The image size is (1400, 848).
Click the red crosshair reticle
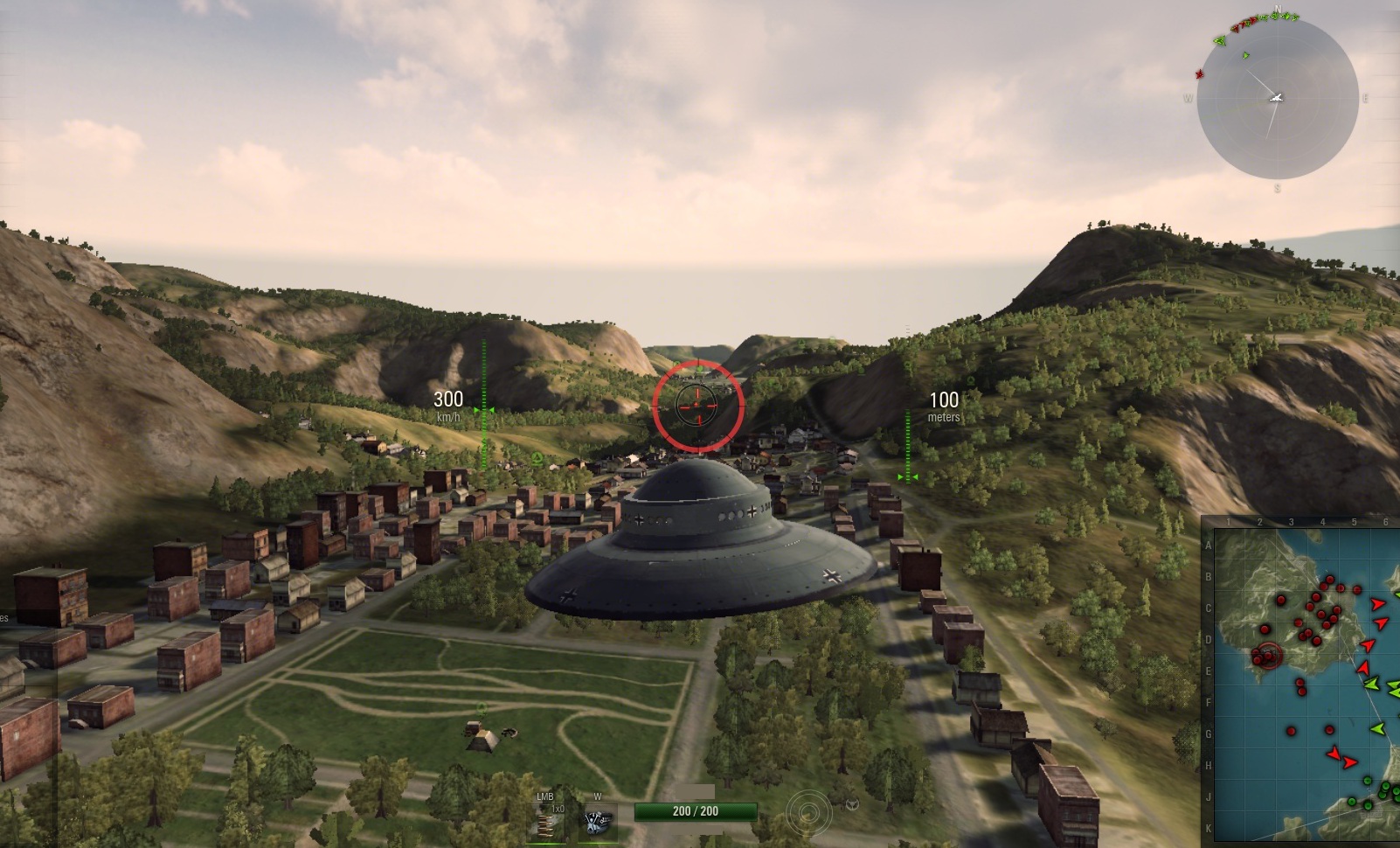(697, 405)
